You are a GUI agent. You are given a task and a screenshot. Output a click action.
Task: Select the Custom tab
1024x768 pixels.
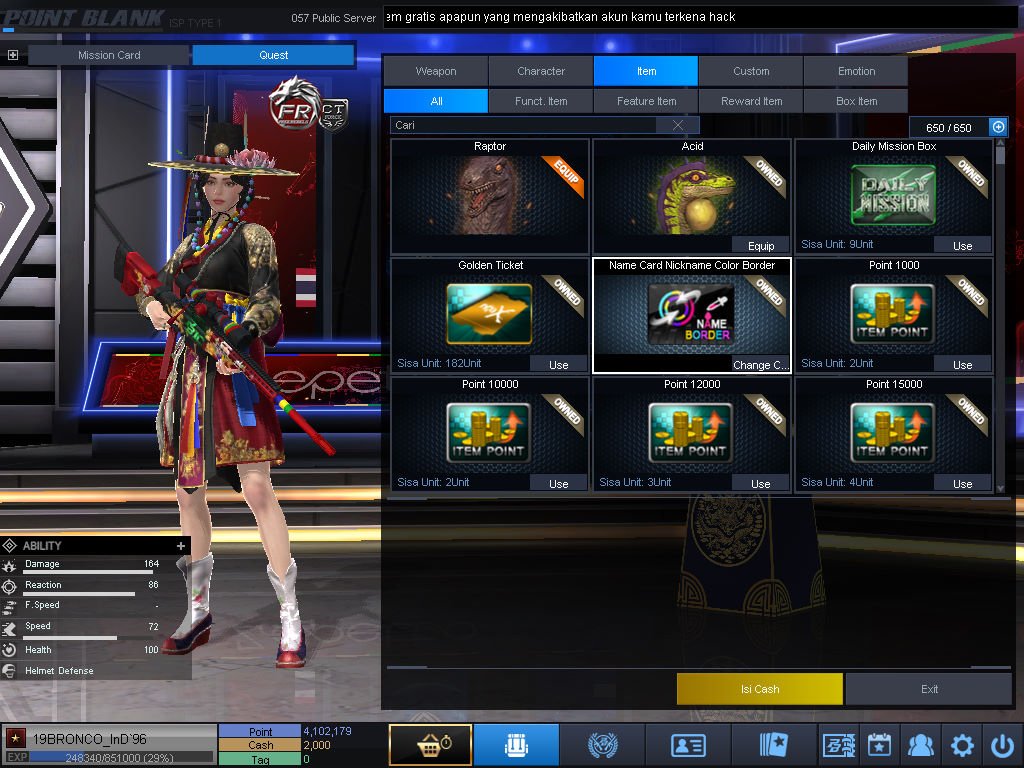[751, 71]
